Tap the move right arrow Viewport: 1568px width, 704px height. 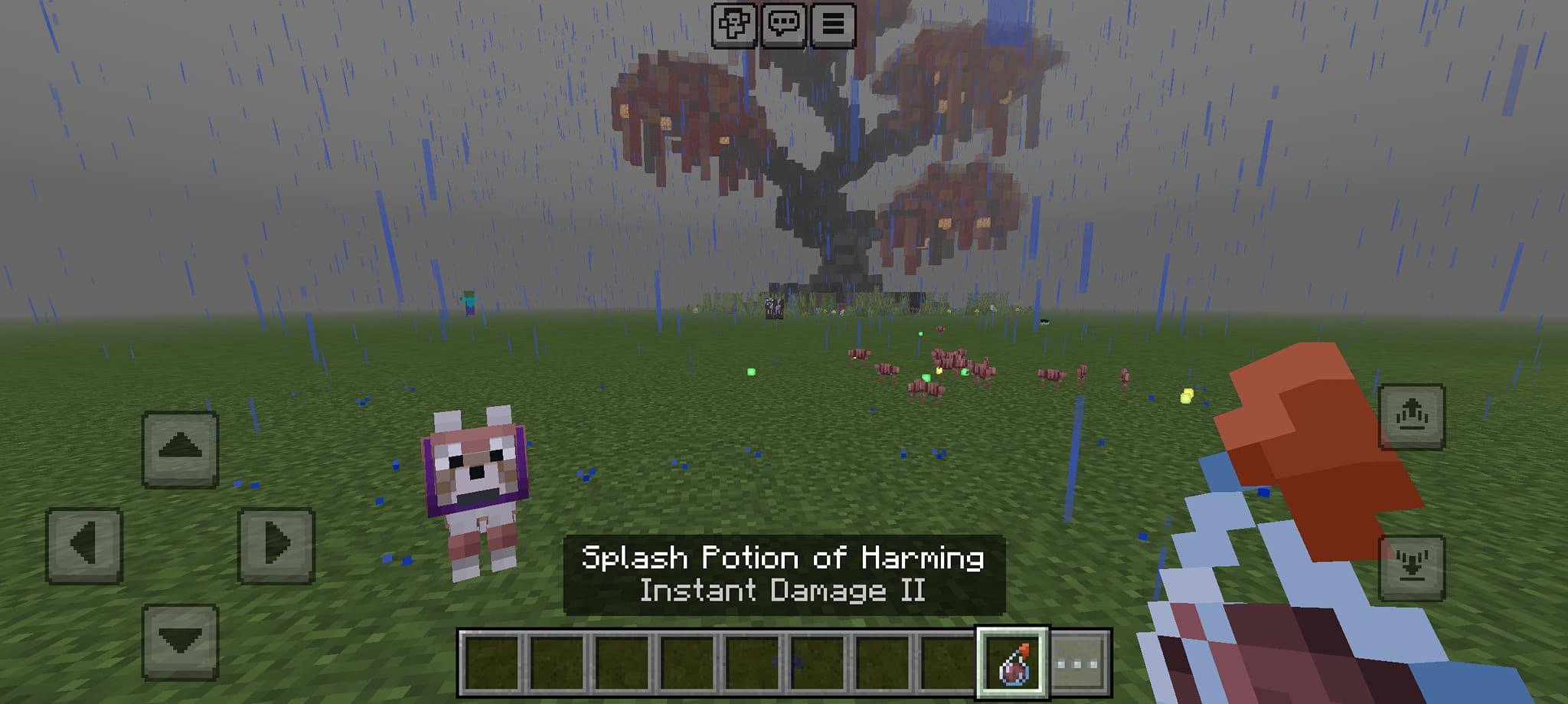tap(276, 545)
